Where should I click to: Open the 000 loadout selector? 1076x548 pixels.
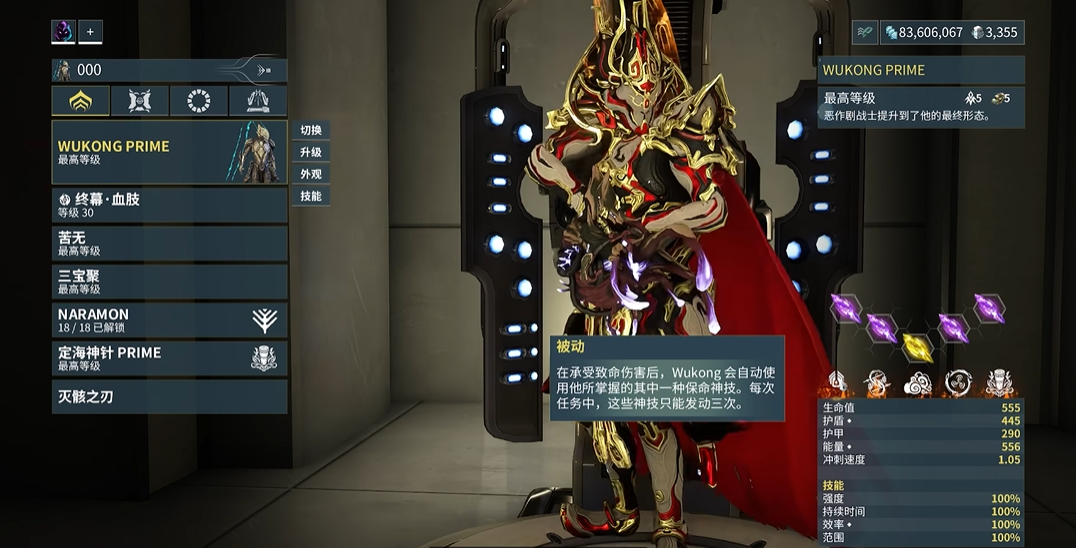(169, 70)
